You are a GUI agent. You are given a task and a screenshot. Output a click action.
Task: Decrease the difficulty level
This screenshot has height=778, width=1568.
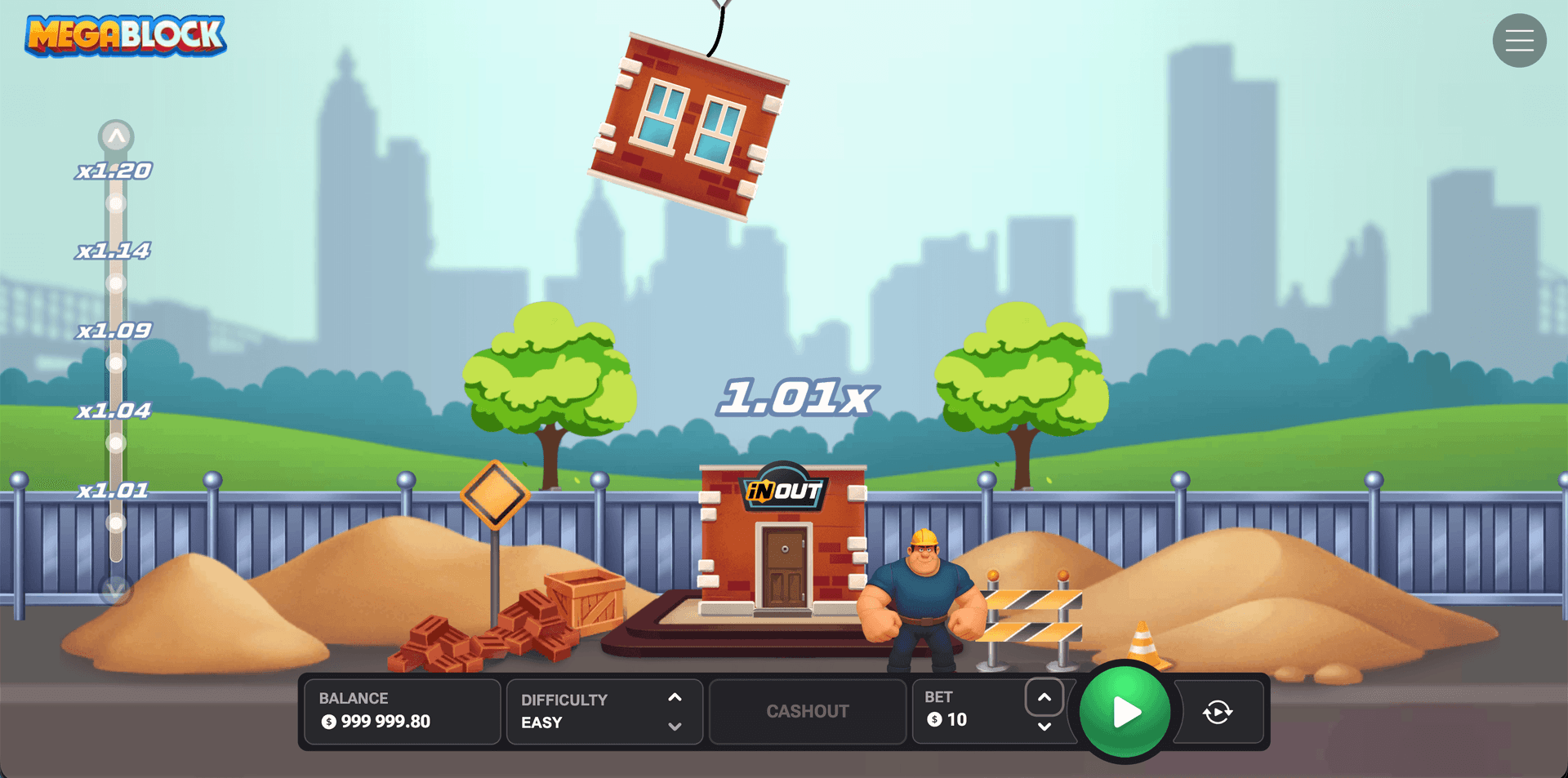tap(675, 725)
